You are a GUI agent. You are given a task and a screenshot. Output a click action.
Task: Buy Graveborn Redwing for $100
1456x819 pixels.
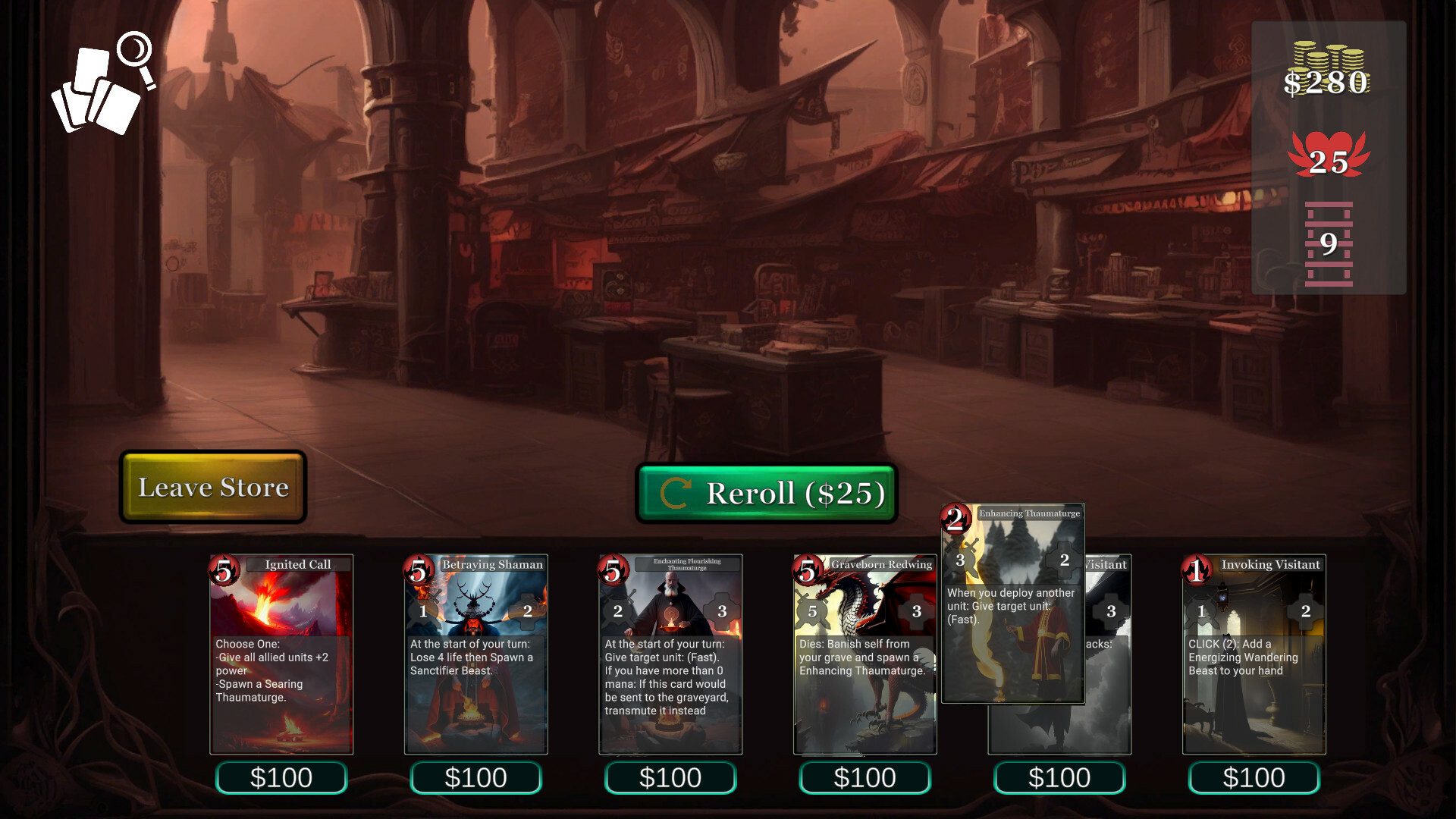864,777
